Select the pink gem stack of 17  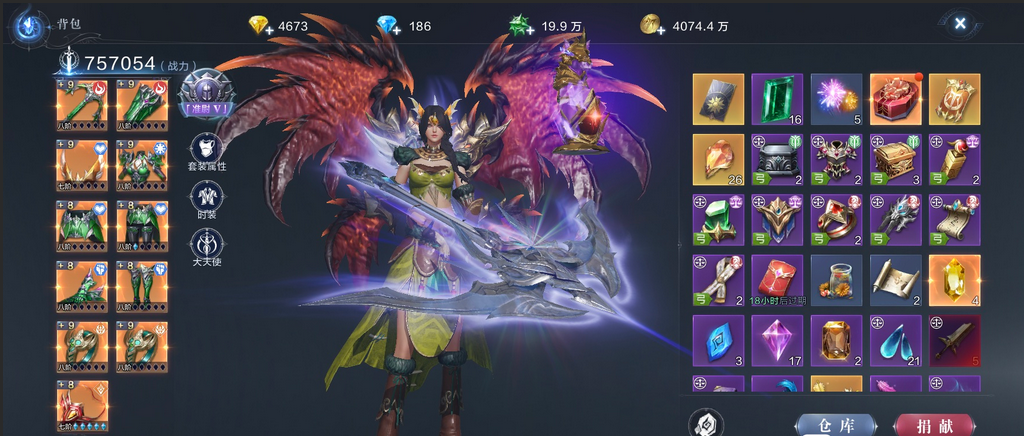coord(777,340)
